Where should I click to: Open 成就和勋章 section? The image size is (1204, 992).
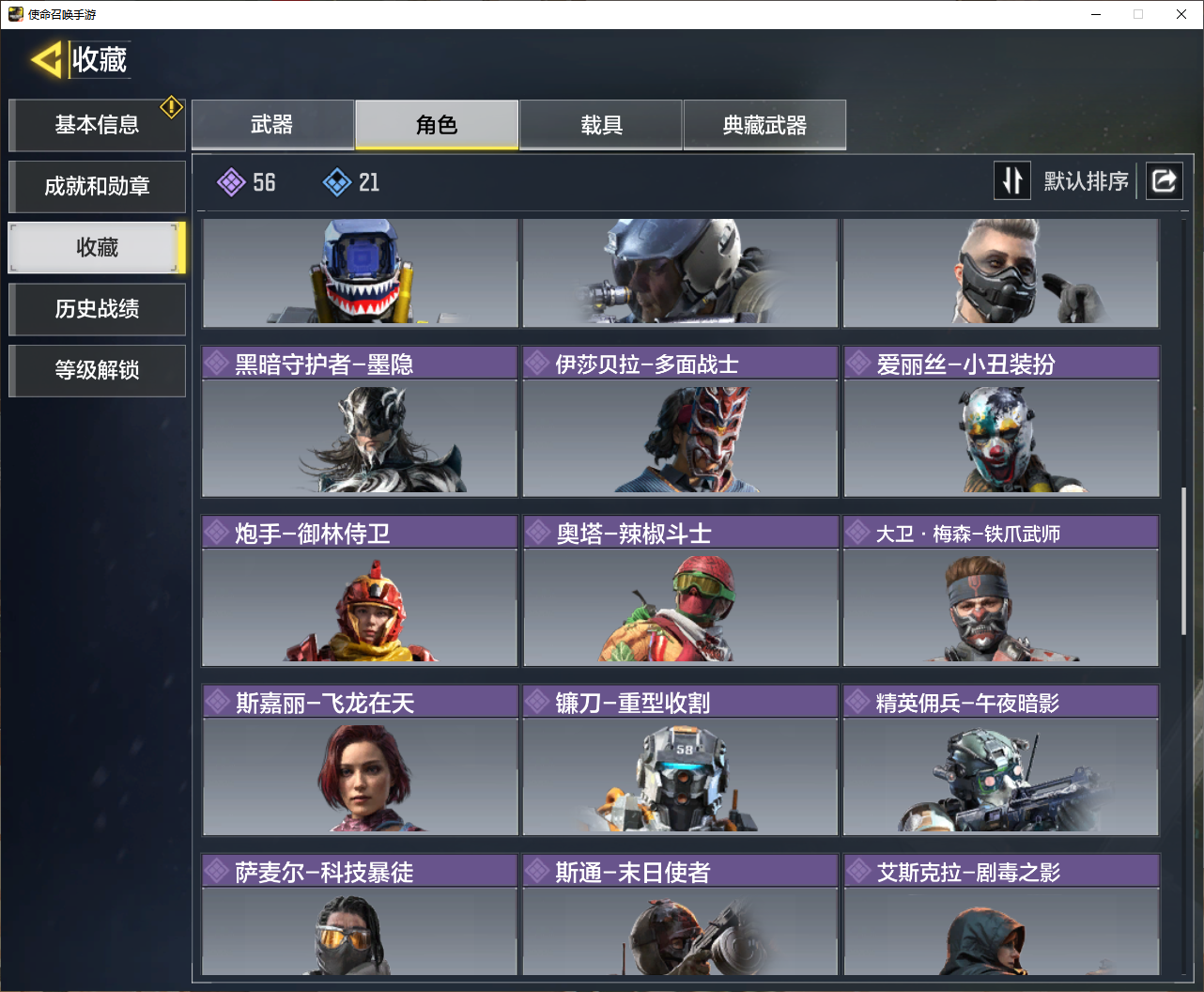click(97, 186)
